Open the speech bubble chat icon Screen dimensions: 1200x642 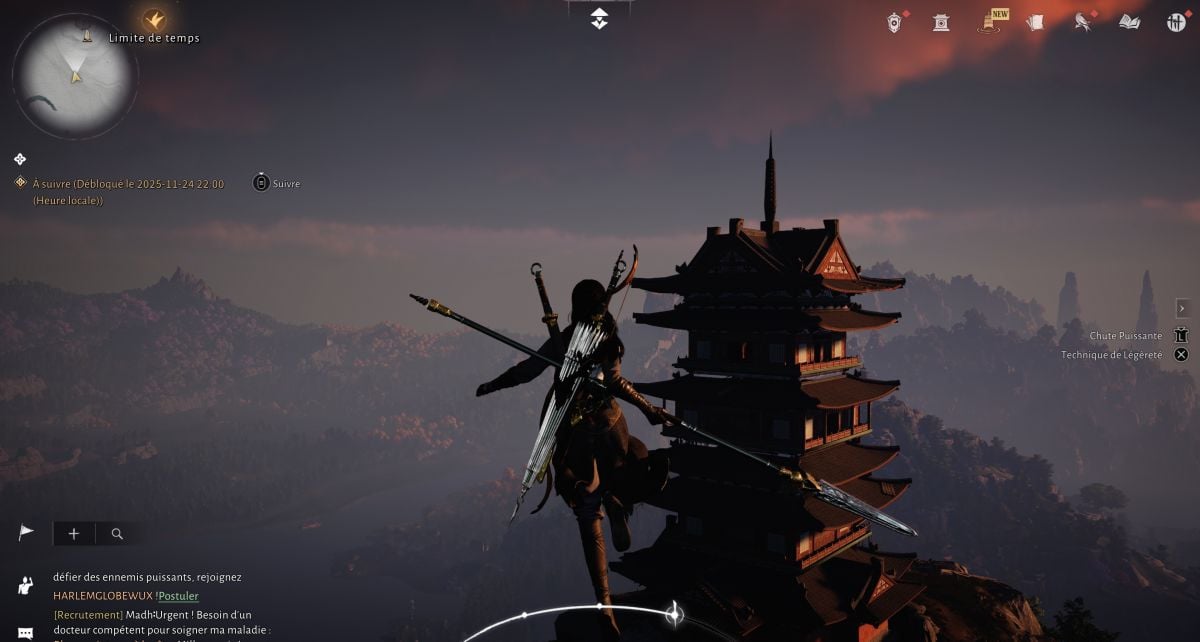tap(25, 633)
